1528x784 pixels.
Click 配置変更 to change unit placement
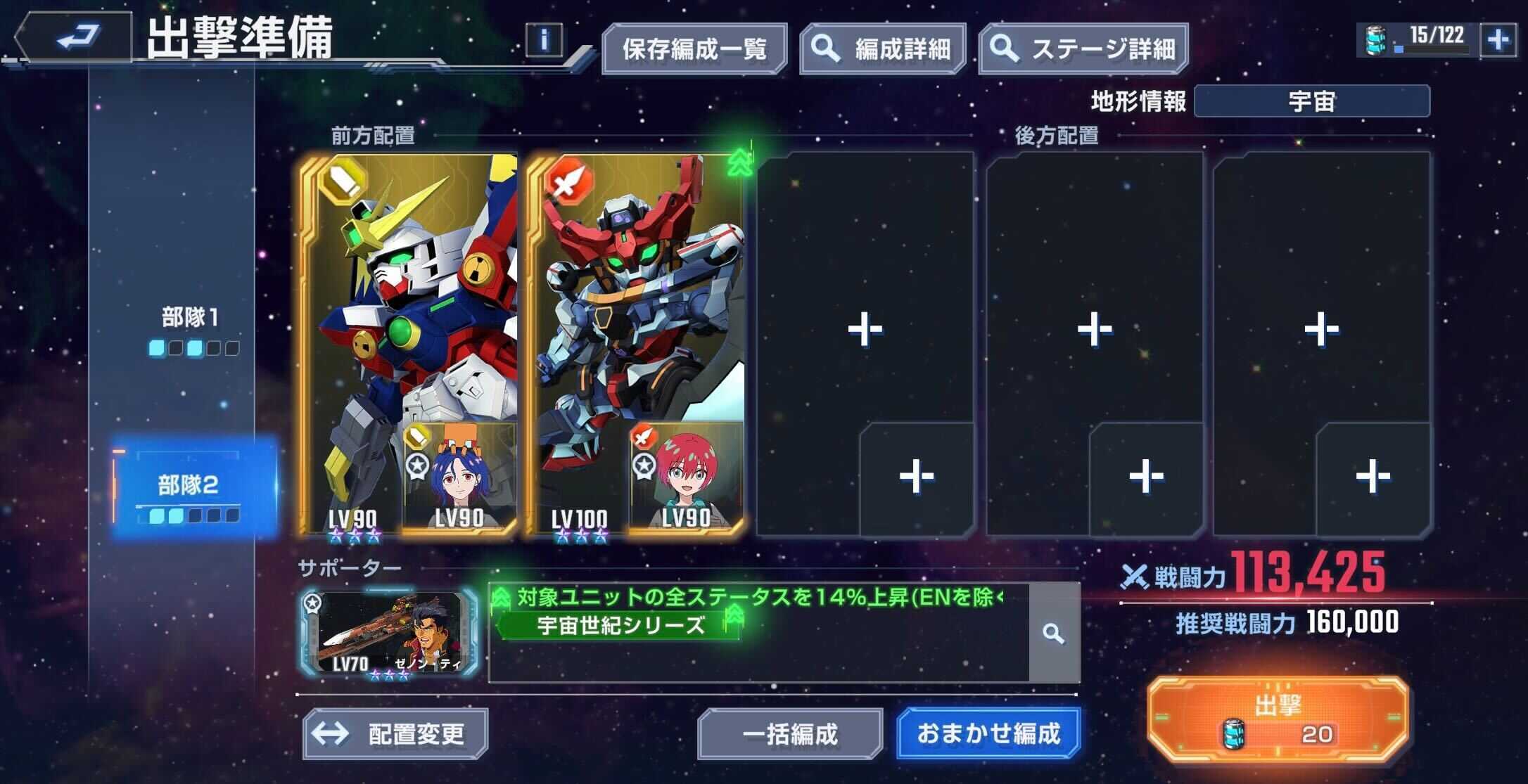(x=394, y=733)
